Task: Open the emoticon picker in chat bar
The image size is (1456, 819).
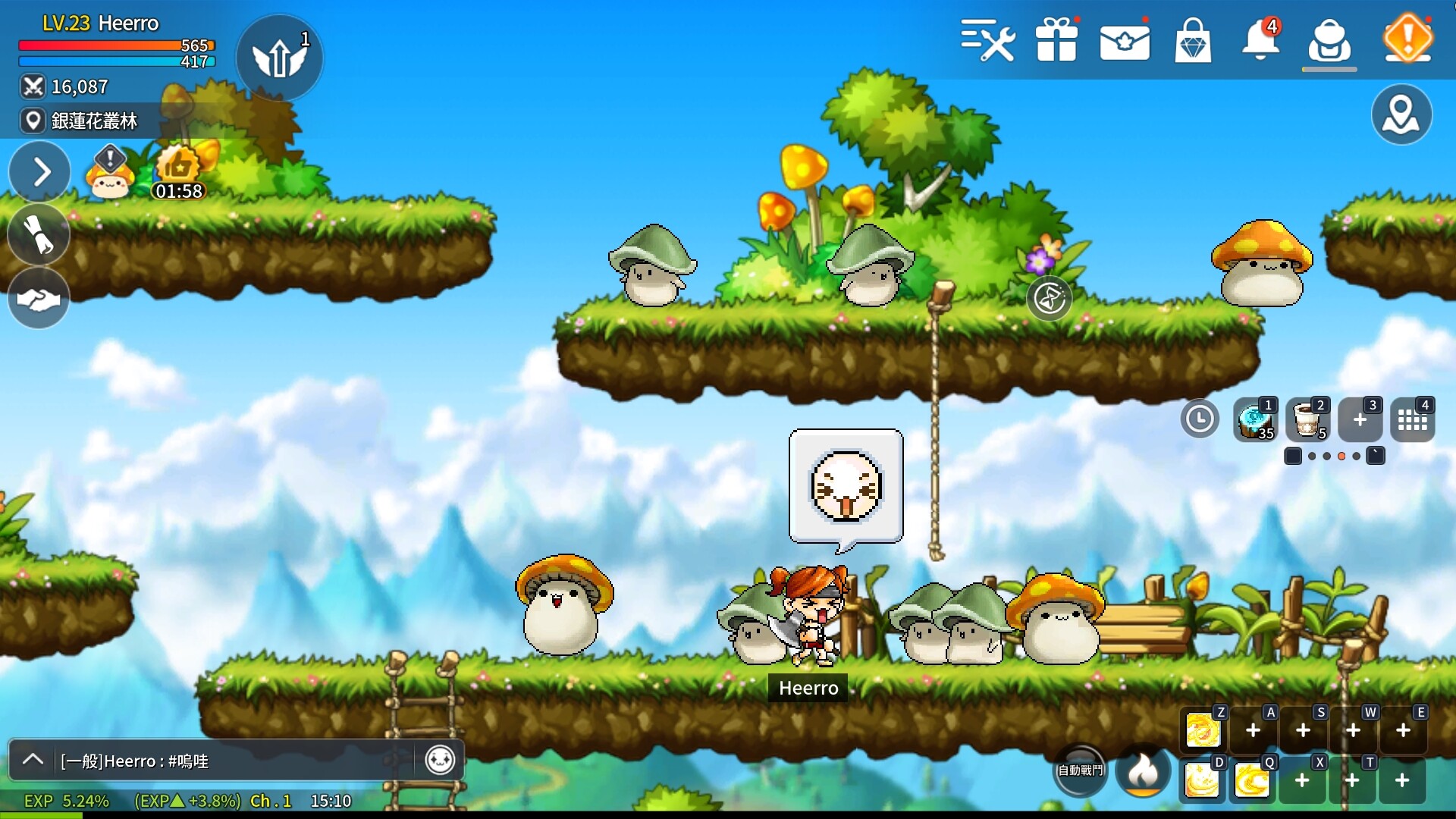Action: 440,760
